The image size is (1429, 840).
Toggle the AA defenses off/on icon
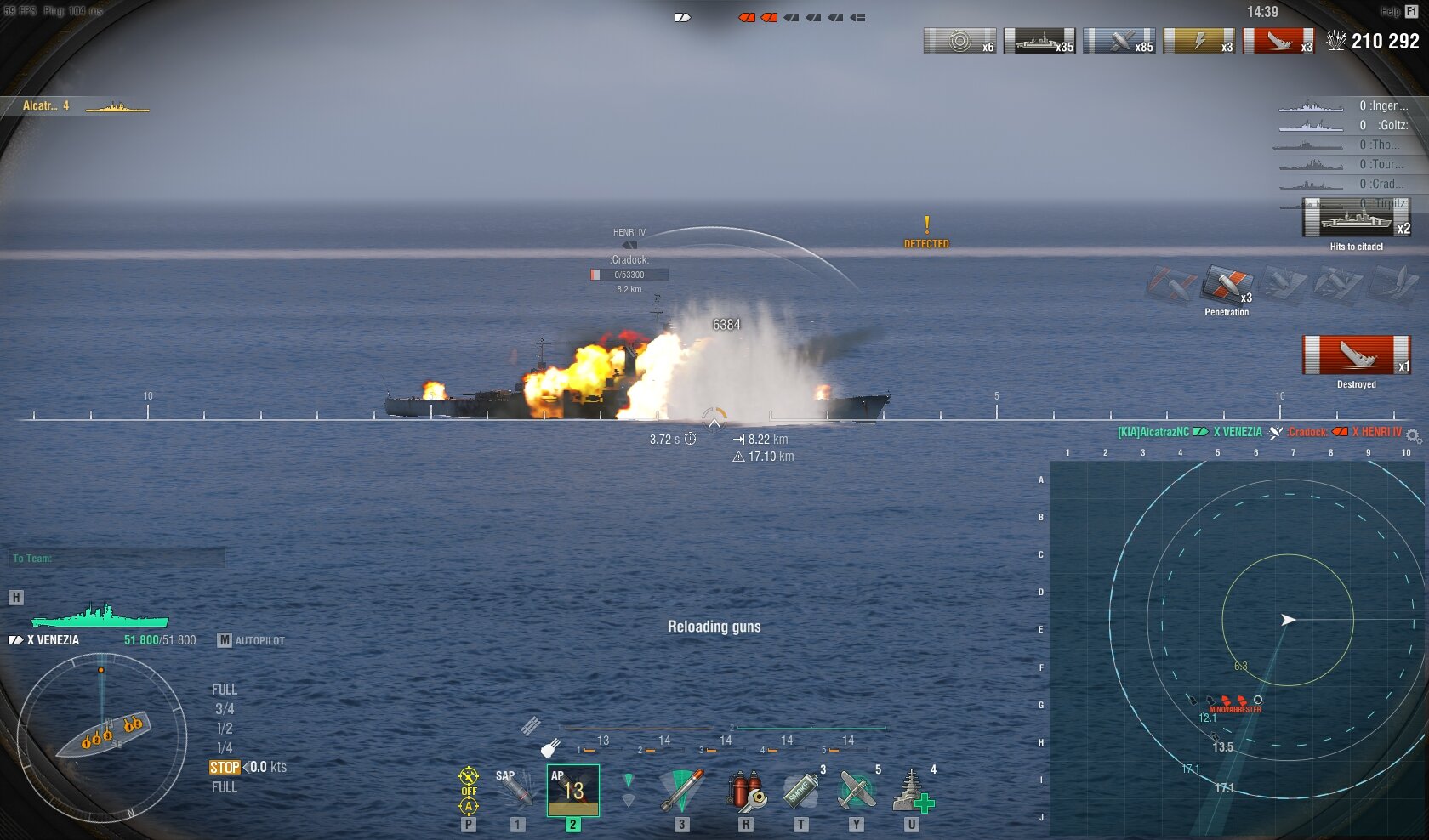[x=469, y=791]
